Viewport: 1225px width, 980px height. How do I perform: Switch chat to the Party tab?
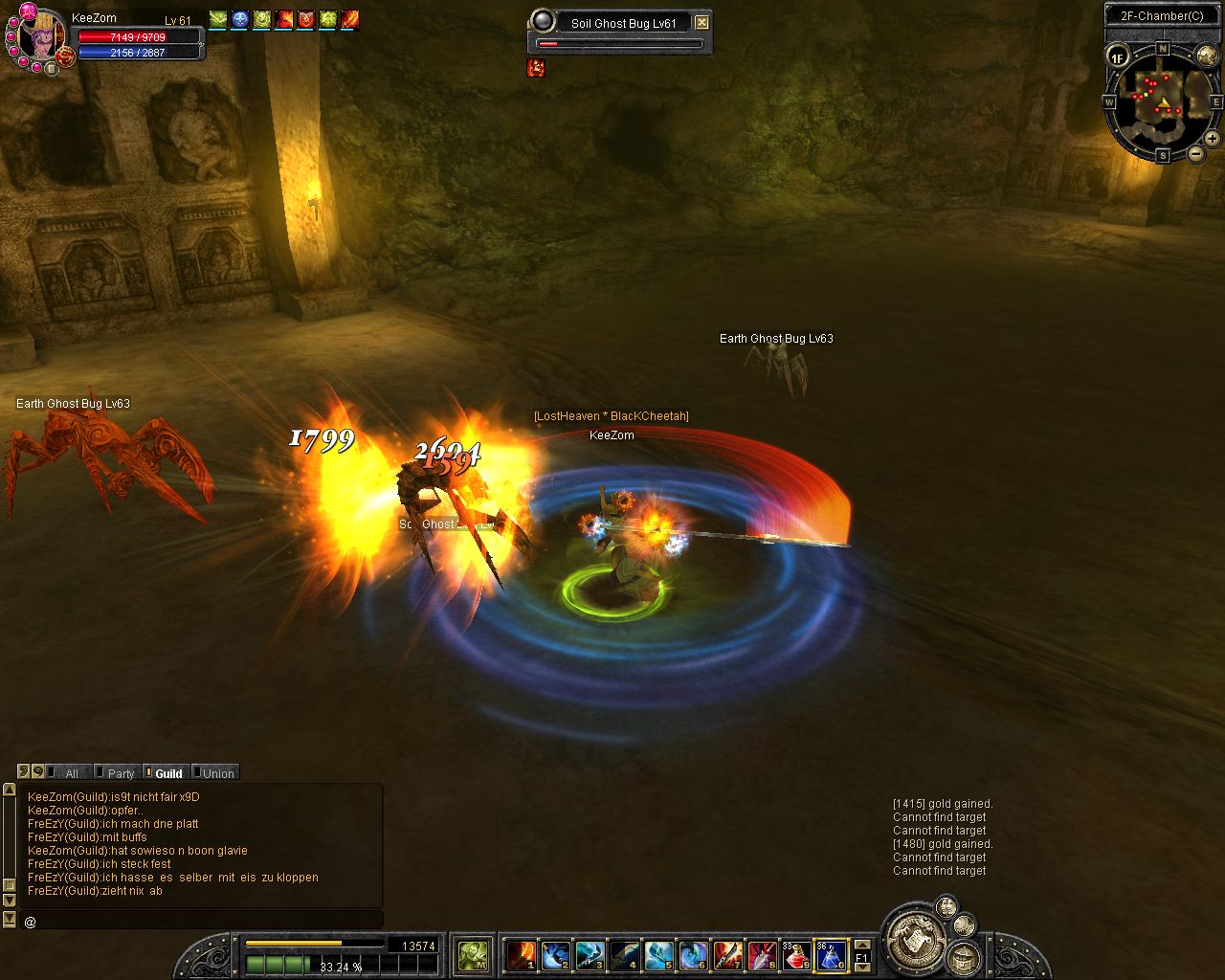pos(121,773)
